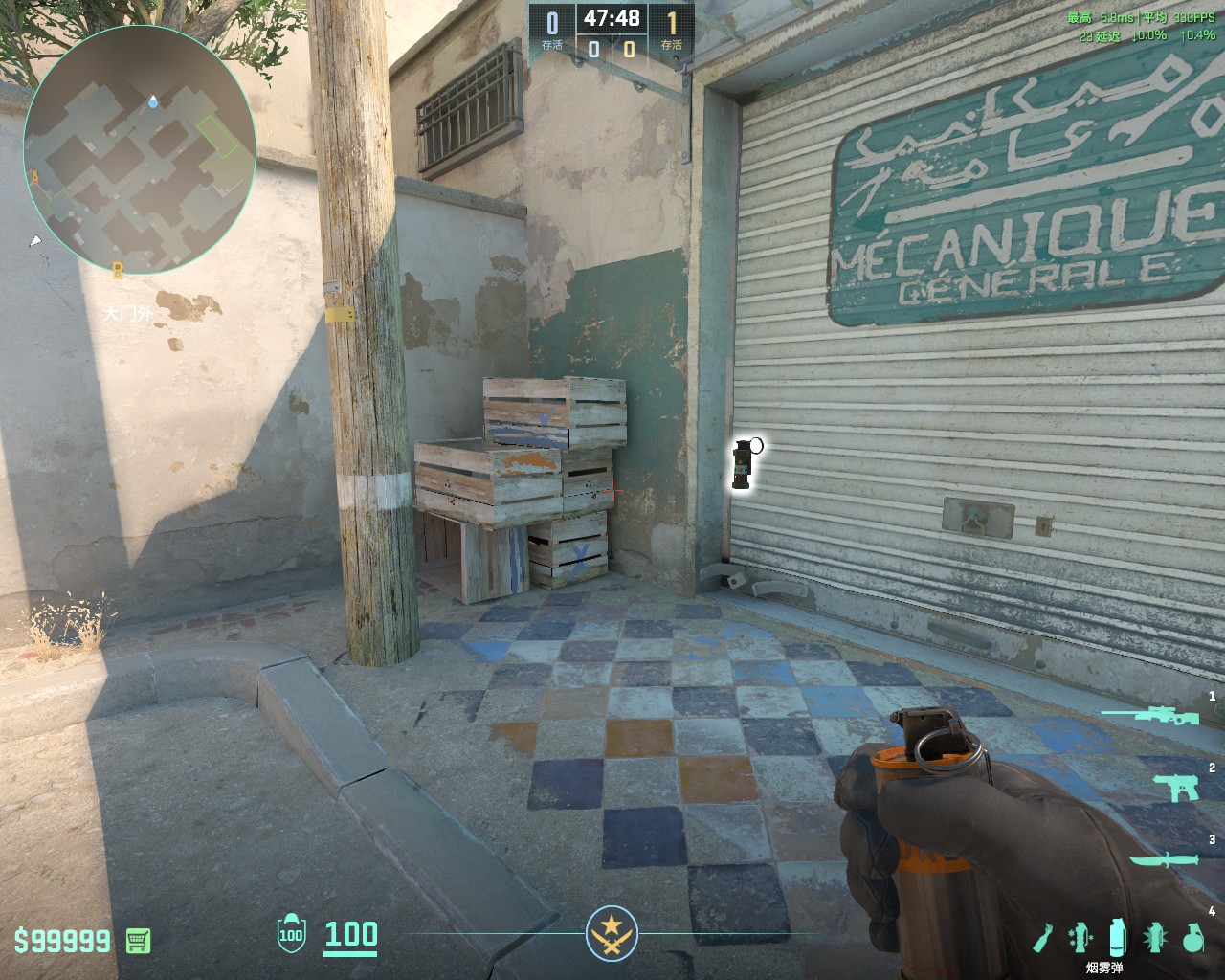The width and height of the screenshot is (1225, 980).
Task: Open the buy menu shopping cart icon
Action: point(139,940)
